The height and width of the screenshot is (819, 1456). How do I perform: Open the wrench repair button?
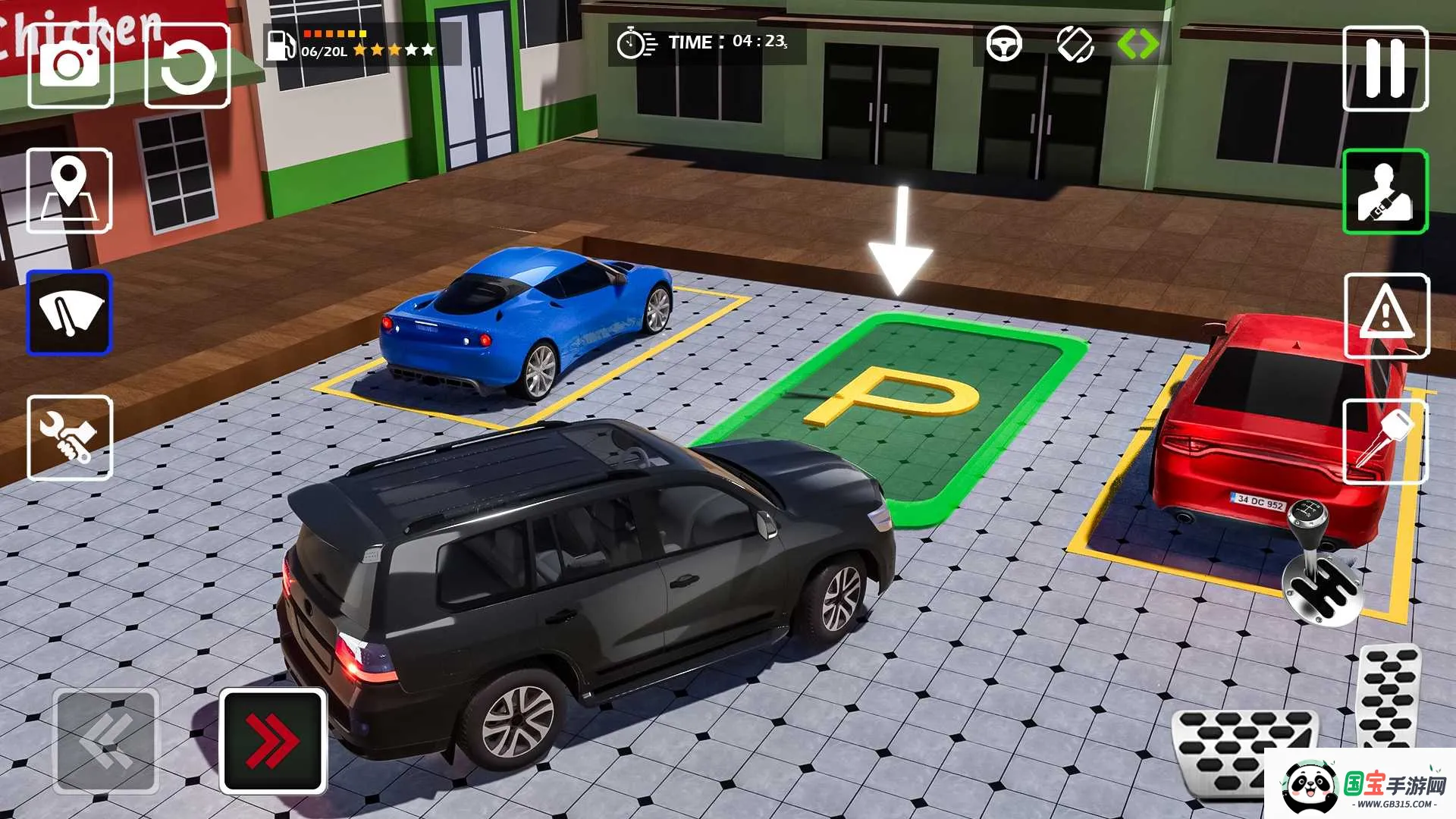tap(69, 438)
